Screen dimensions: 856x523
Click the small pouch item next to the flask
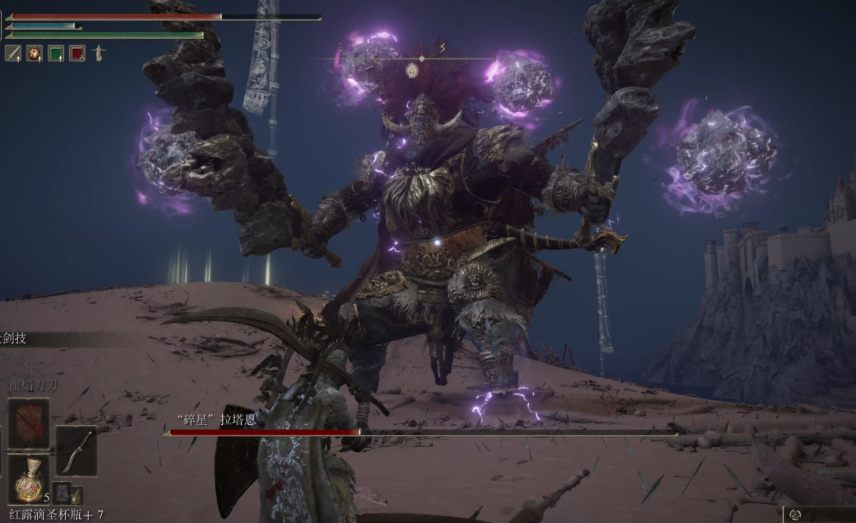(62, 491)
